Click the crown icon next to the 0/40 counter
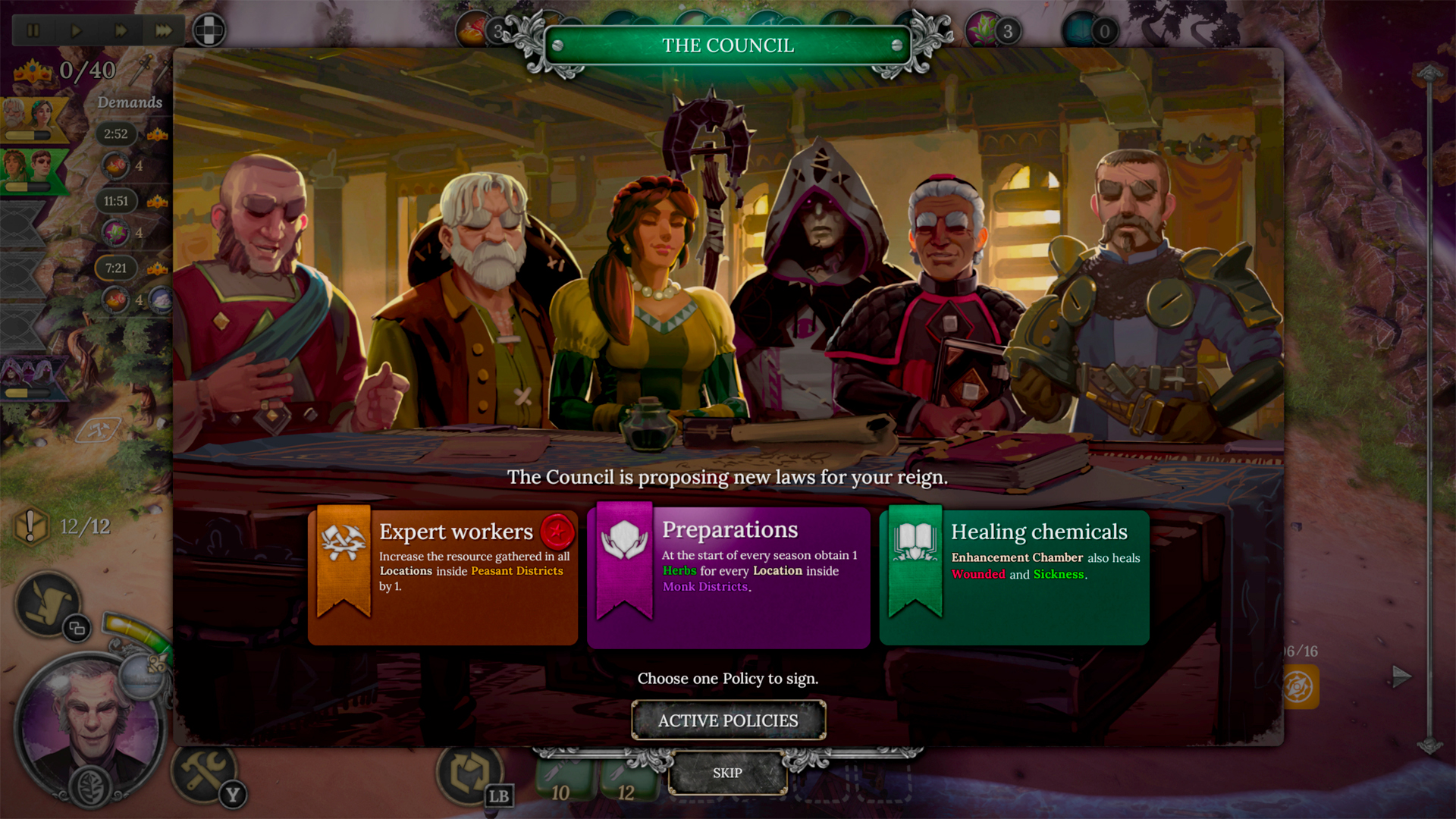The width and height of the screenshot is (1456, 819). point(31,71)
